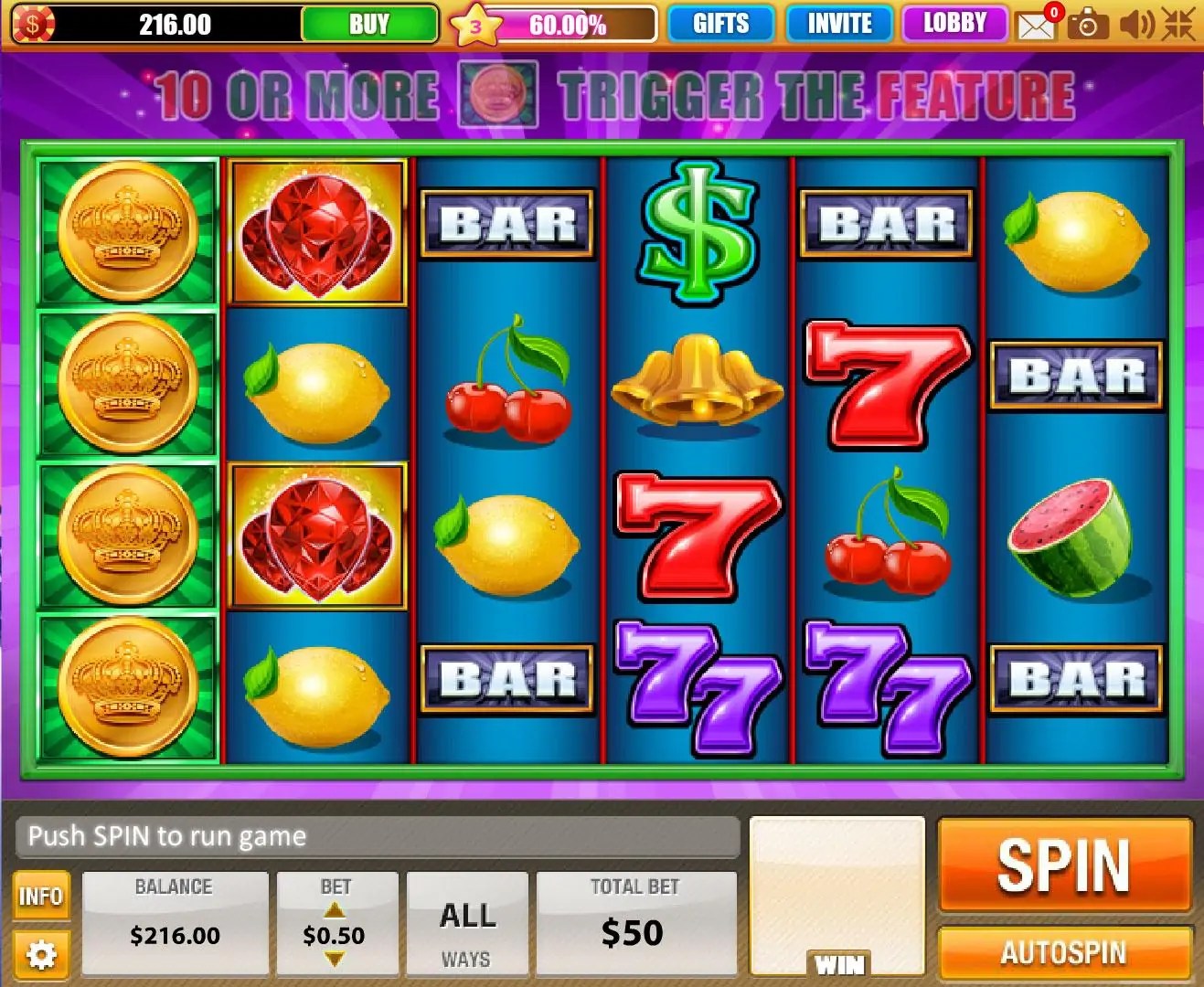Click the INVITE friends button
Screen dimensions: 1204x987
(838, 23)
